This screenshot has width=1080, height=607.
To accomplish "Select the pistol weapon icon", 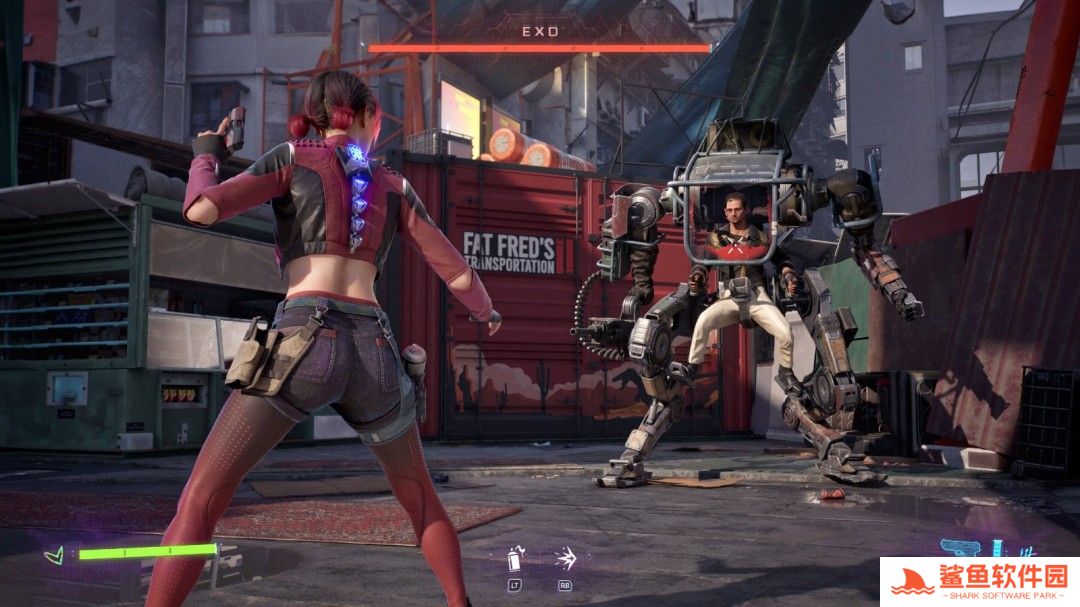I will [961, 549].
